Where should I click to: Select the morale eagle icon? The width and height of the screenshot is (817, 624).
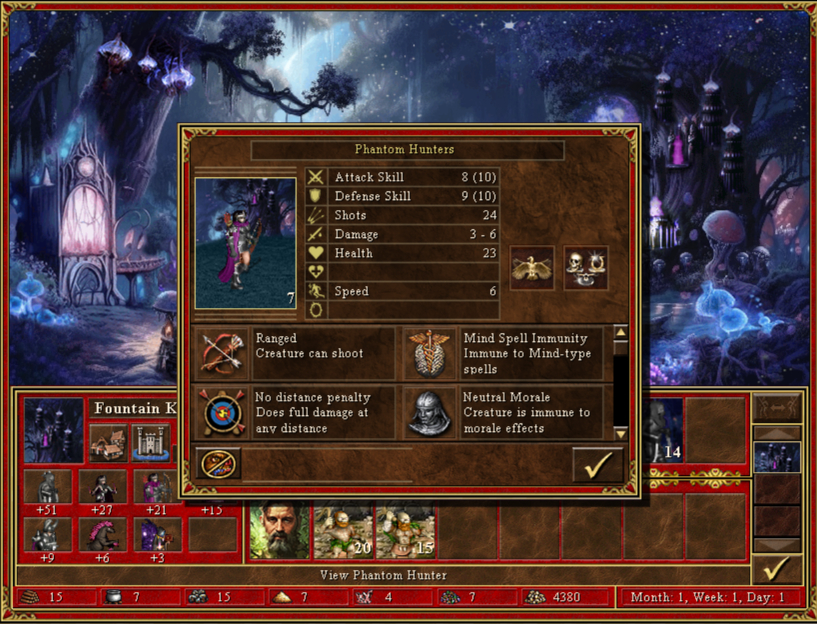(531, 267)
